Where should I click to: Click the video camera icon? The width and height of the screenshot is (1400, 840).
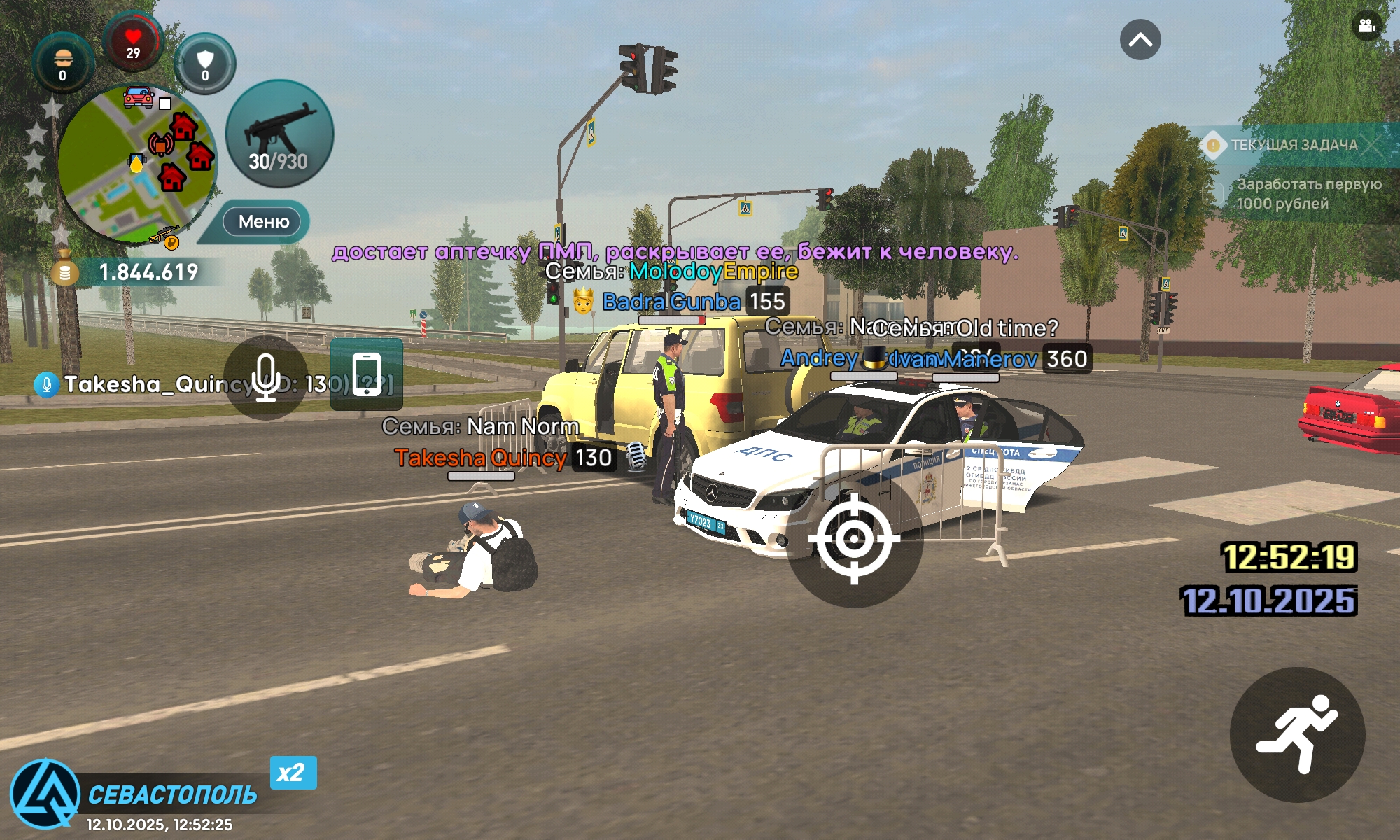tap(1366, 27)
